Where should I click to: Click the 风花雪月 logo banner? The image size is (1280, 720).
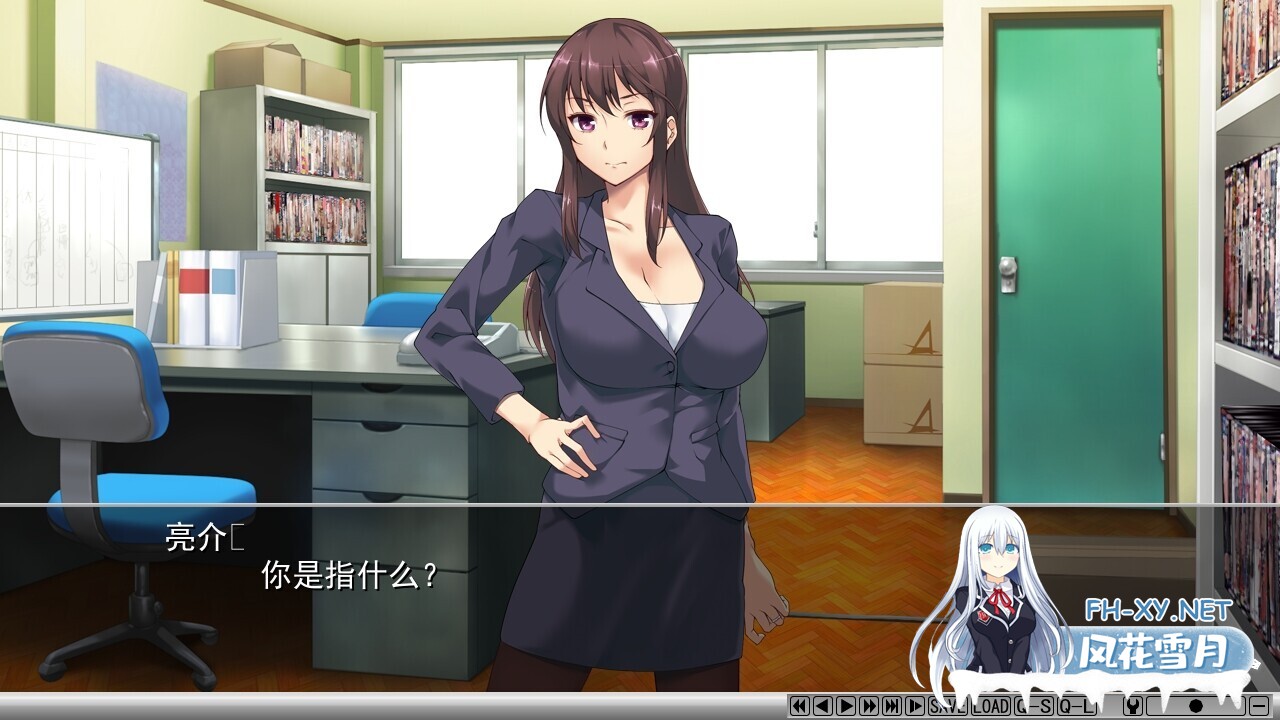point(1155,650)
